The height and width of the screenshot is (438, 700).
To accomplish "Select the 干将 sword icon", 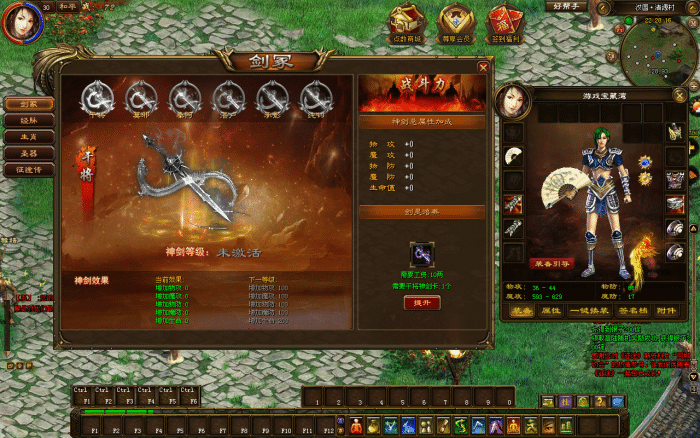I will pos(99,97).
